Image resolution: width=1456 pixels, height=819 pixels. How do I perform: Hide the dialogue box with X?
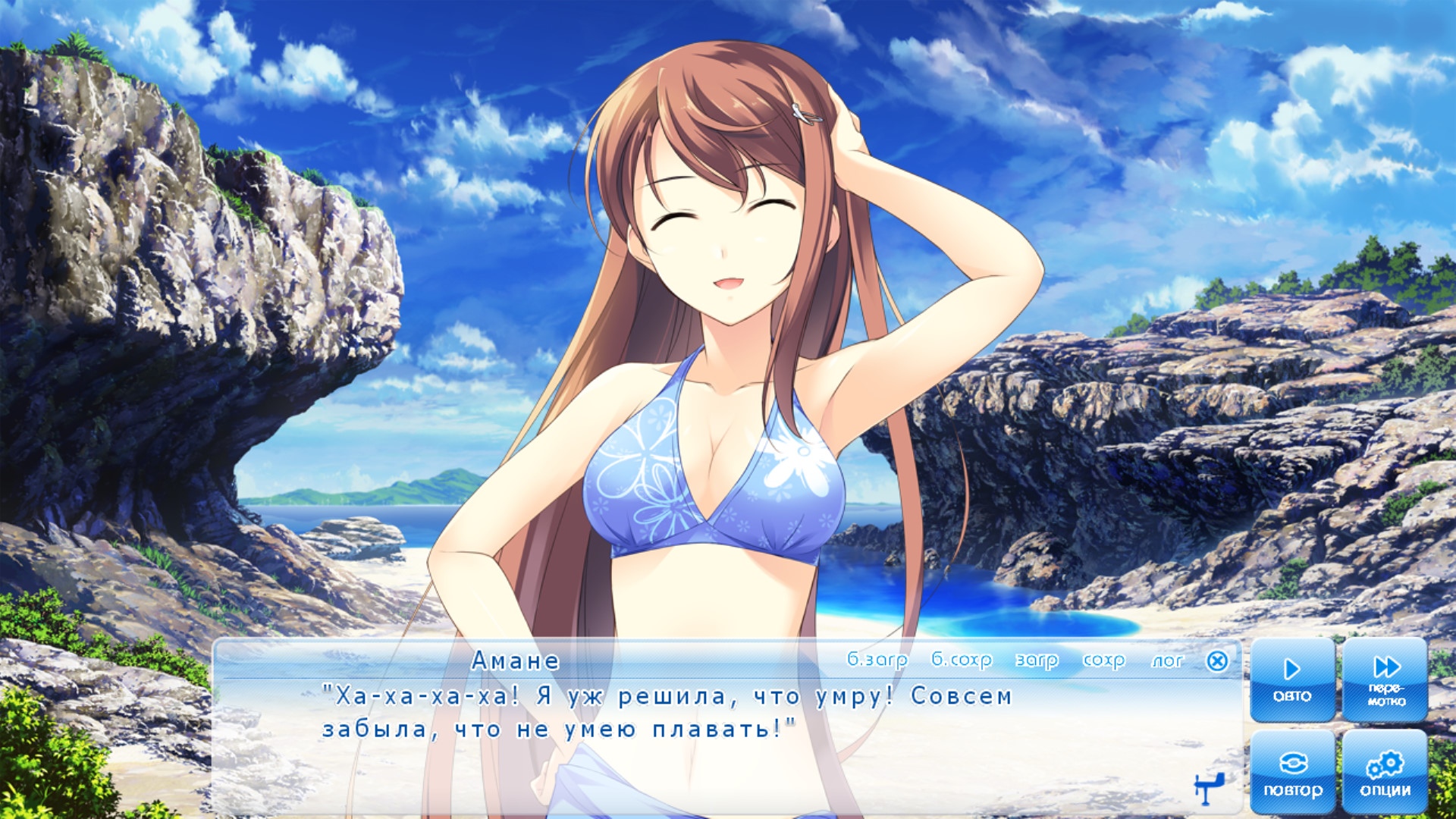[x=1217, y=661]
